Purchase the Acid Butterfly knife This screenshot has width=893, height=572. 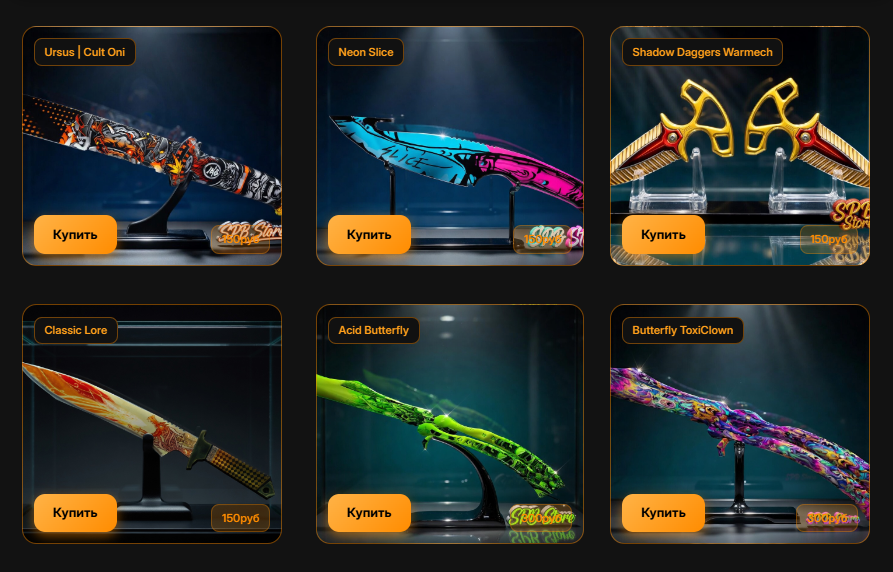[x=369, y=513]
